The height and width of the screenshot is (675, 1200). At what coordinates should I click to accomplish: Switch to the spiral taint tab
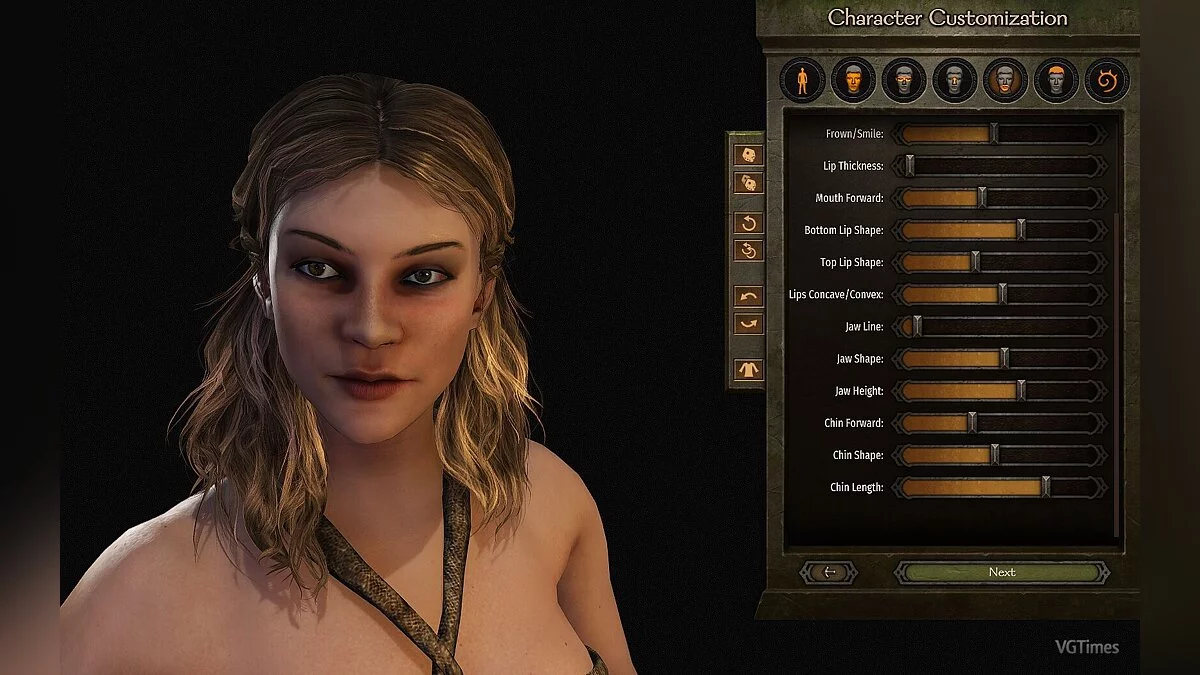pos(1107,80)
